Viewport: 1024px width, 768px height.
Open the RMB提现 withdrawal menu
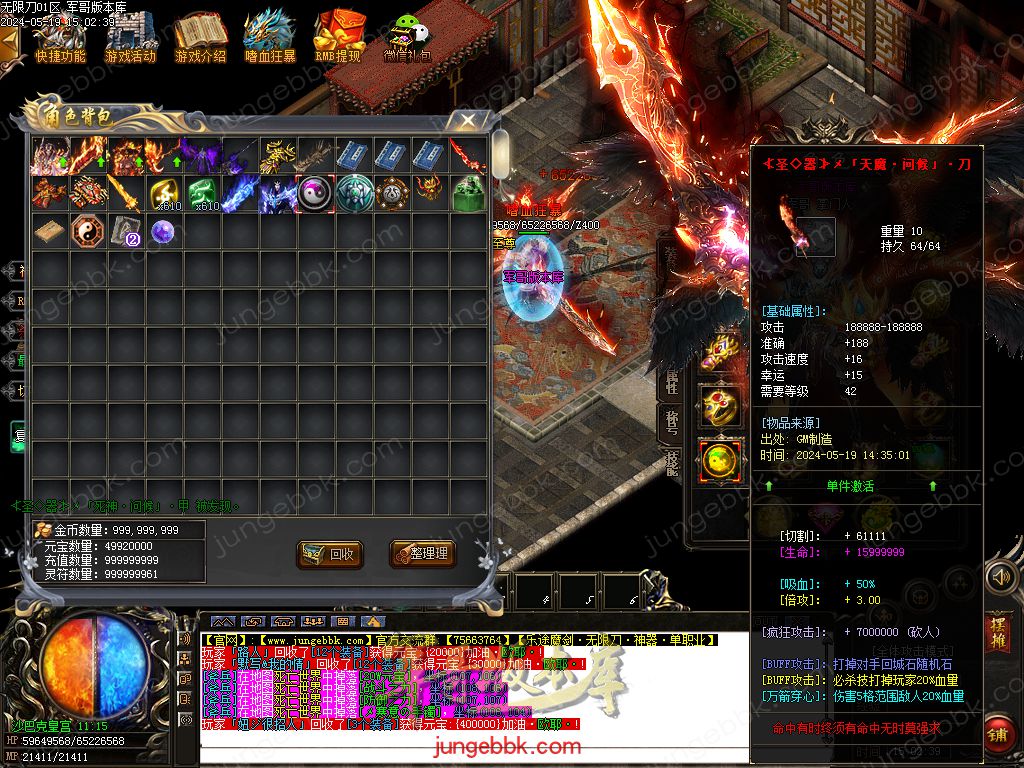tap(338, 38)
